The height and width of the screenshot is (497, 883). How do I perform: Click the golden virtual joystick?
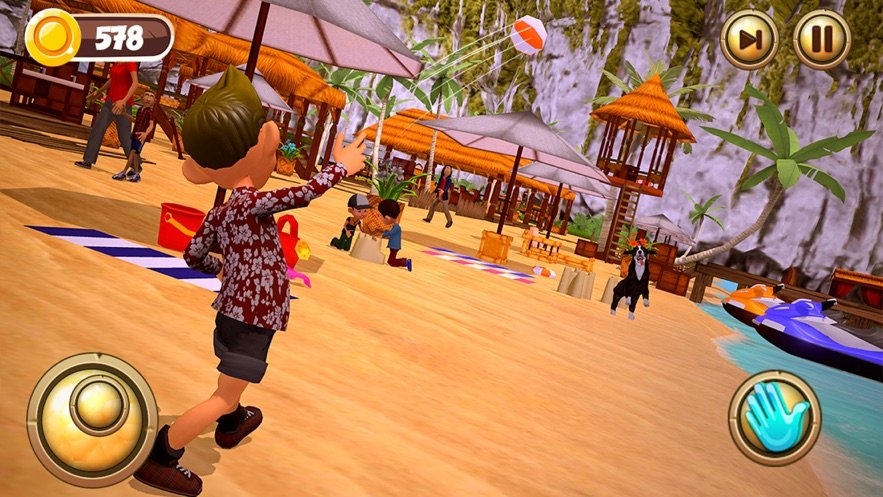(x=92, y=418)
